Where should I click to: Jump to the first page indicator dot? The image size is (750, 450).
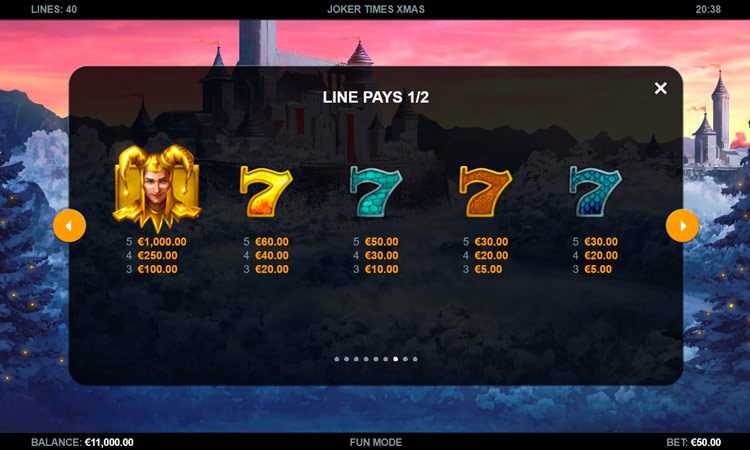click(x=336, y=358)
